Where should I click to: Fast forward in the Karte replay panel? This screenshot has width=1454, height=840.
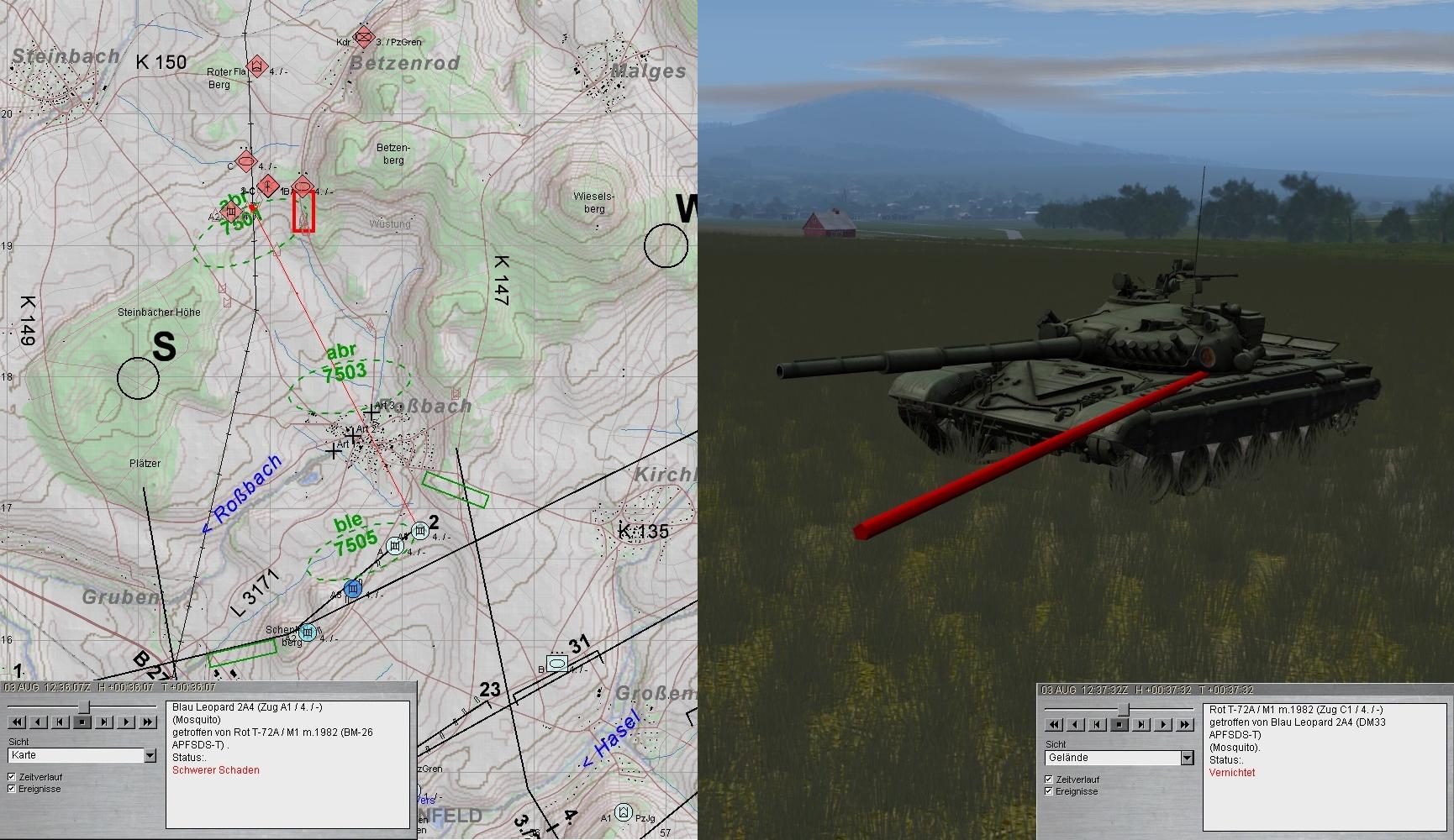tap(148, 722)
